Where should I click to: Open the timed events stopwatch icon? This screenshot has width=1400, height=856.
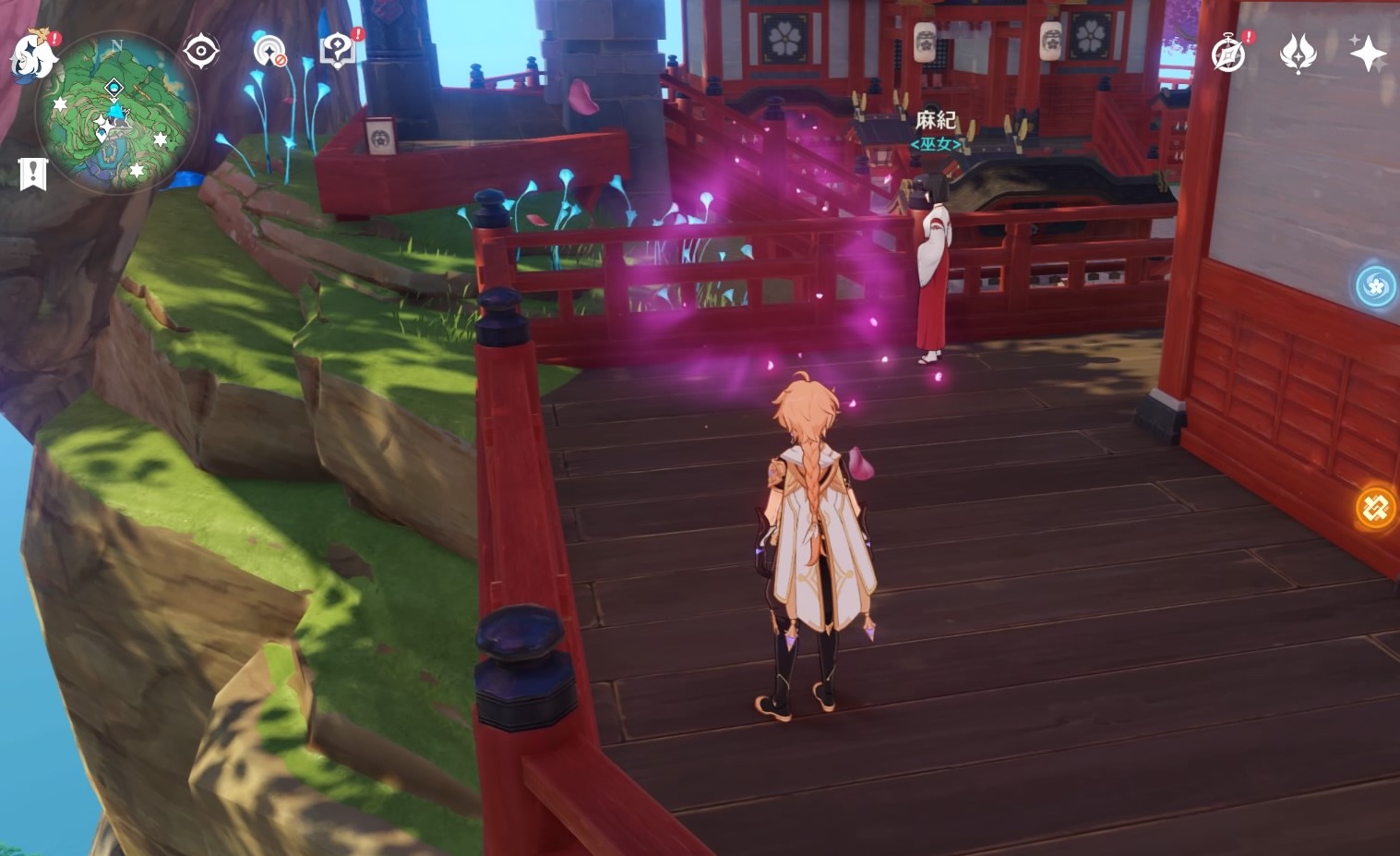coord(1227,55)
